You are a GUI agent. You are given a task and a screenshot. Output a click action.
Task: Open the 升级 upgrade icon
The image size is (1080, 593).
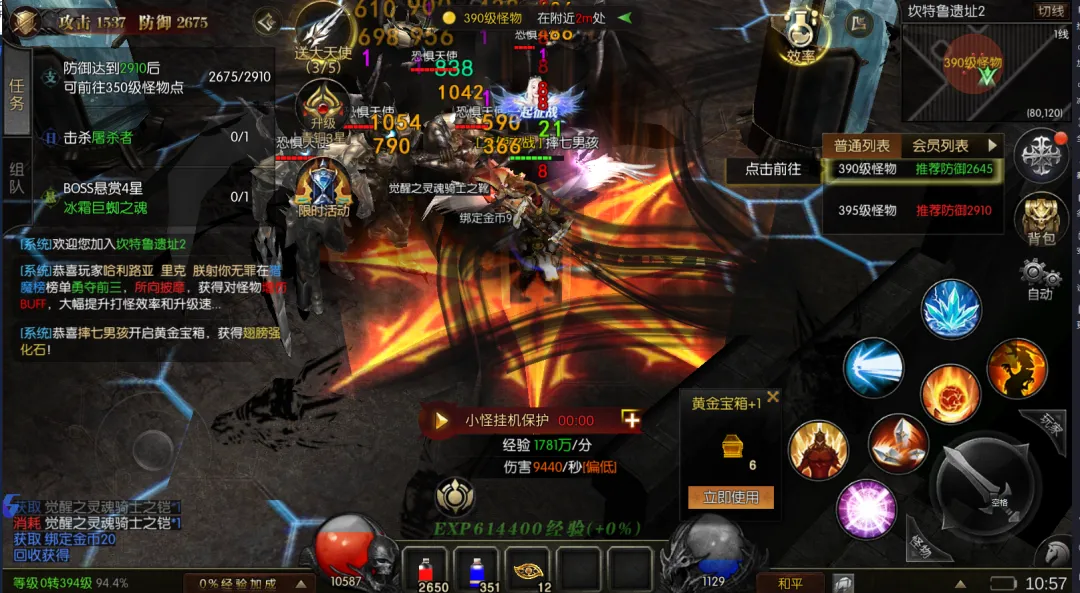click(323, 105)
